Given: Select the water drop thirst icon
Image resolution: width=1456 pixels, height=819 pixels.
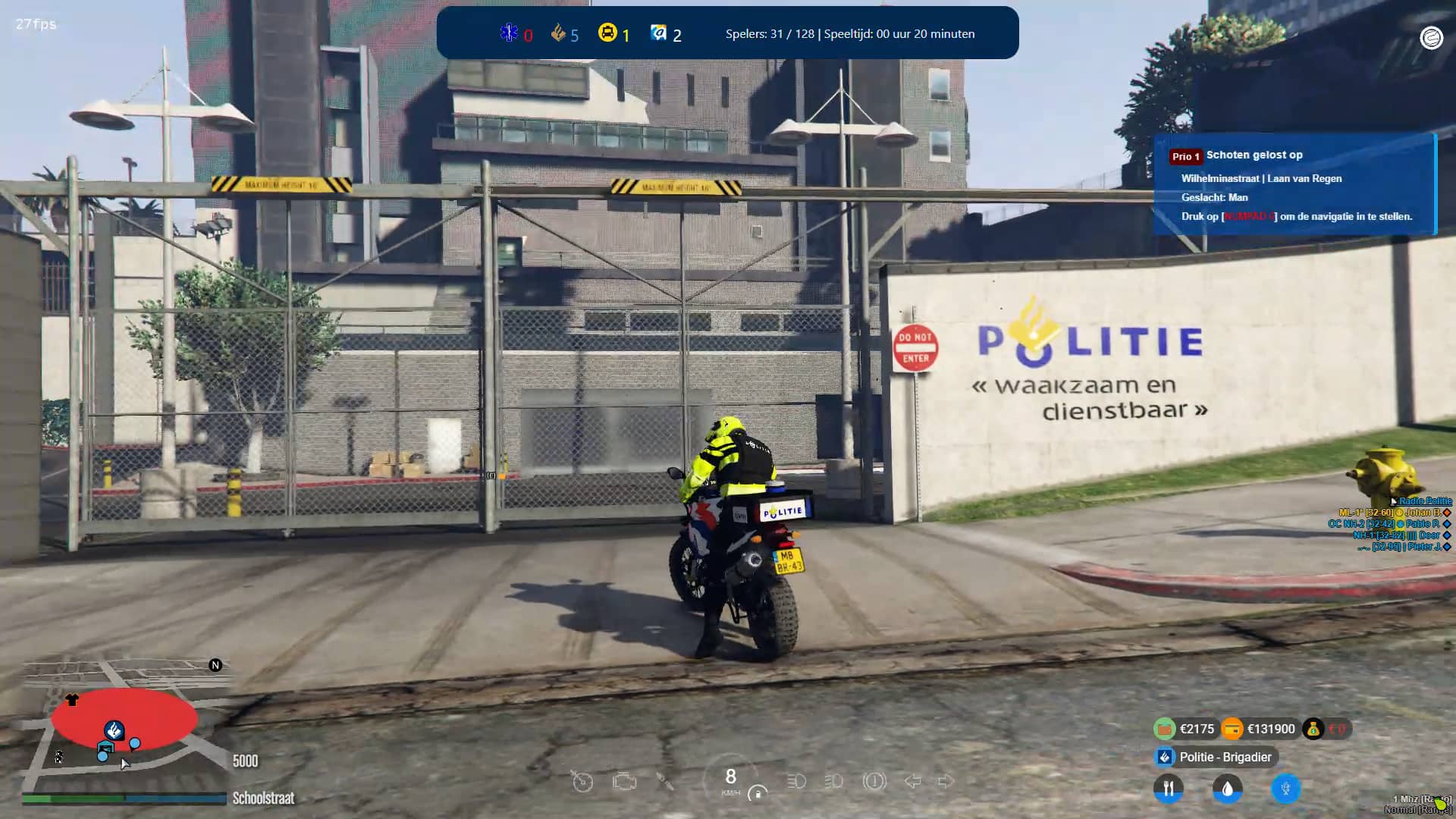Looking at the screenshot, I should point(1227,789).
